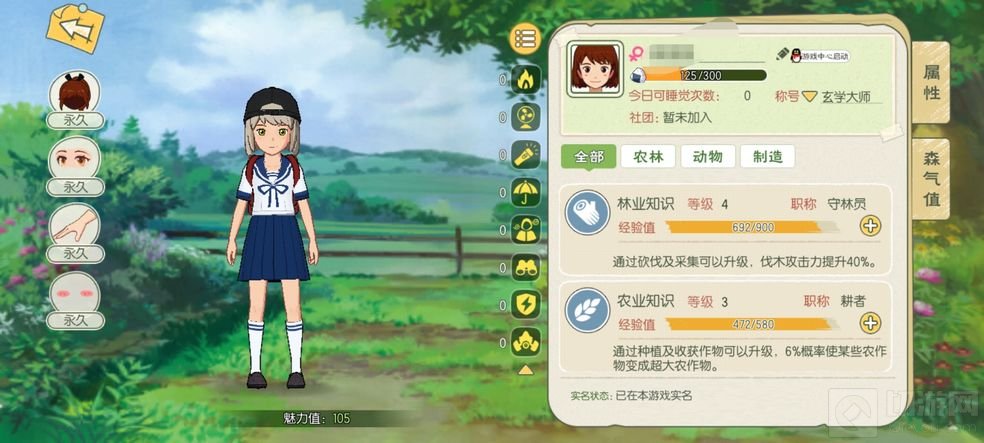This screenshot has height=443, width=984.
Task: Select the flame equipment icon
Action: pyautogui.click(x=525, y=79)
